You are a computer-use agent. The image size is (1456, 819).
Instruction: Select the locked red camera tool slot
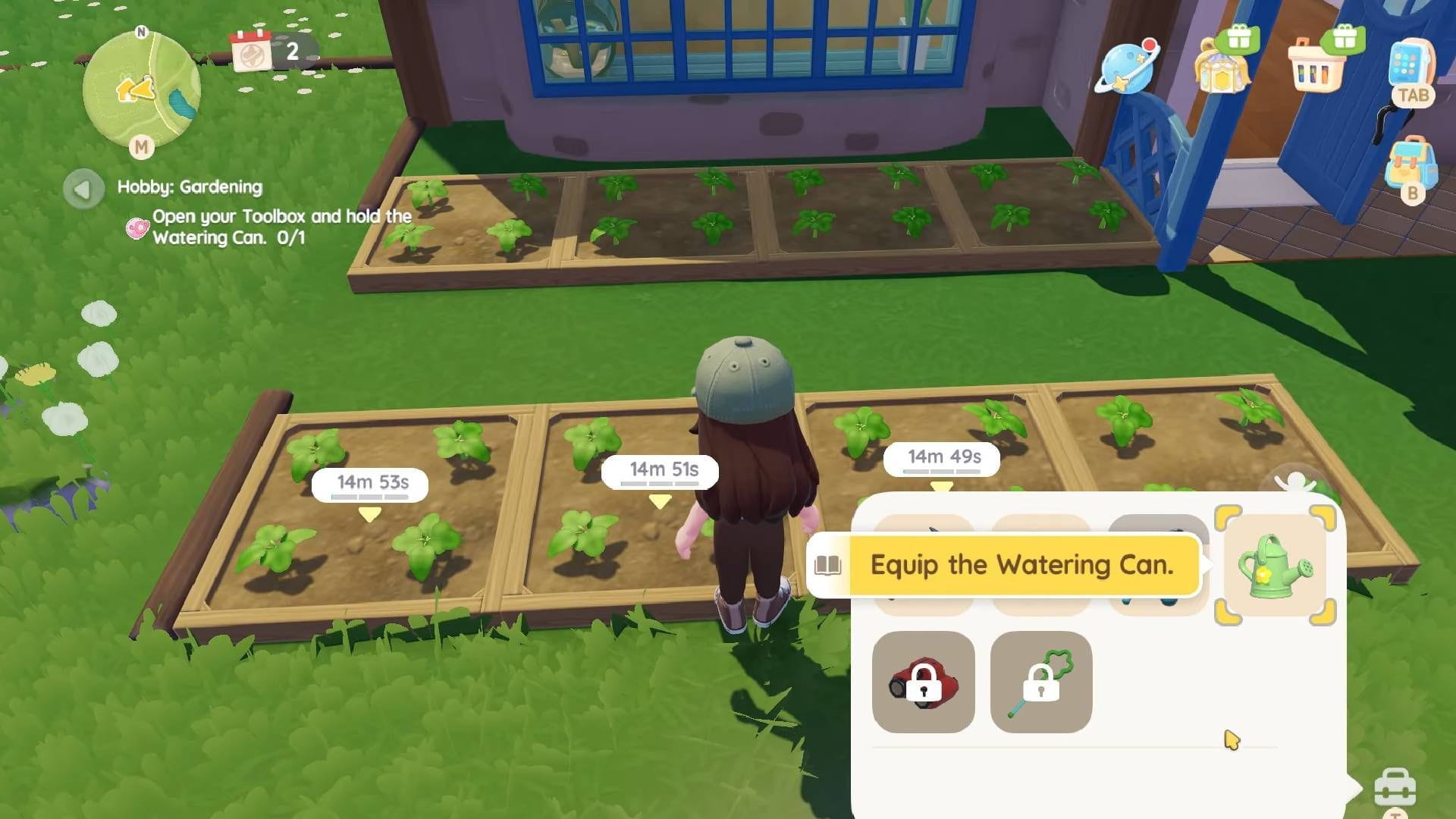click(x=923, y=682)
